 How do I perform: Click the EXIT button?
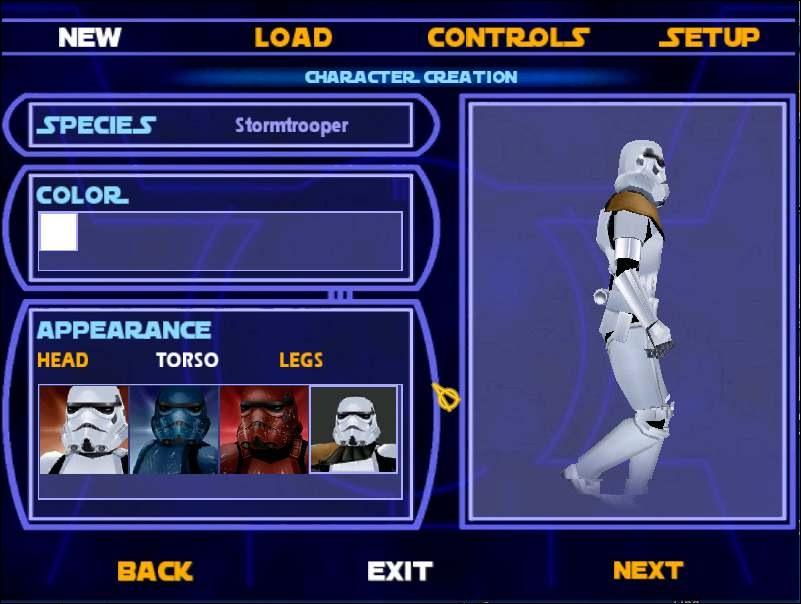point(400,571)
